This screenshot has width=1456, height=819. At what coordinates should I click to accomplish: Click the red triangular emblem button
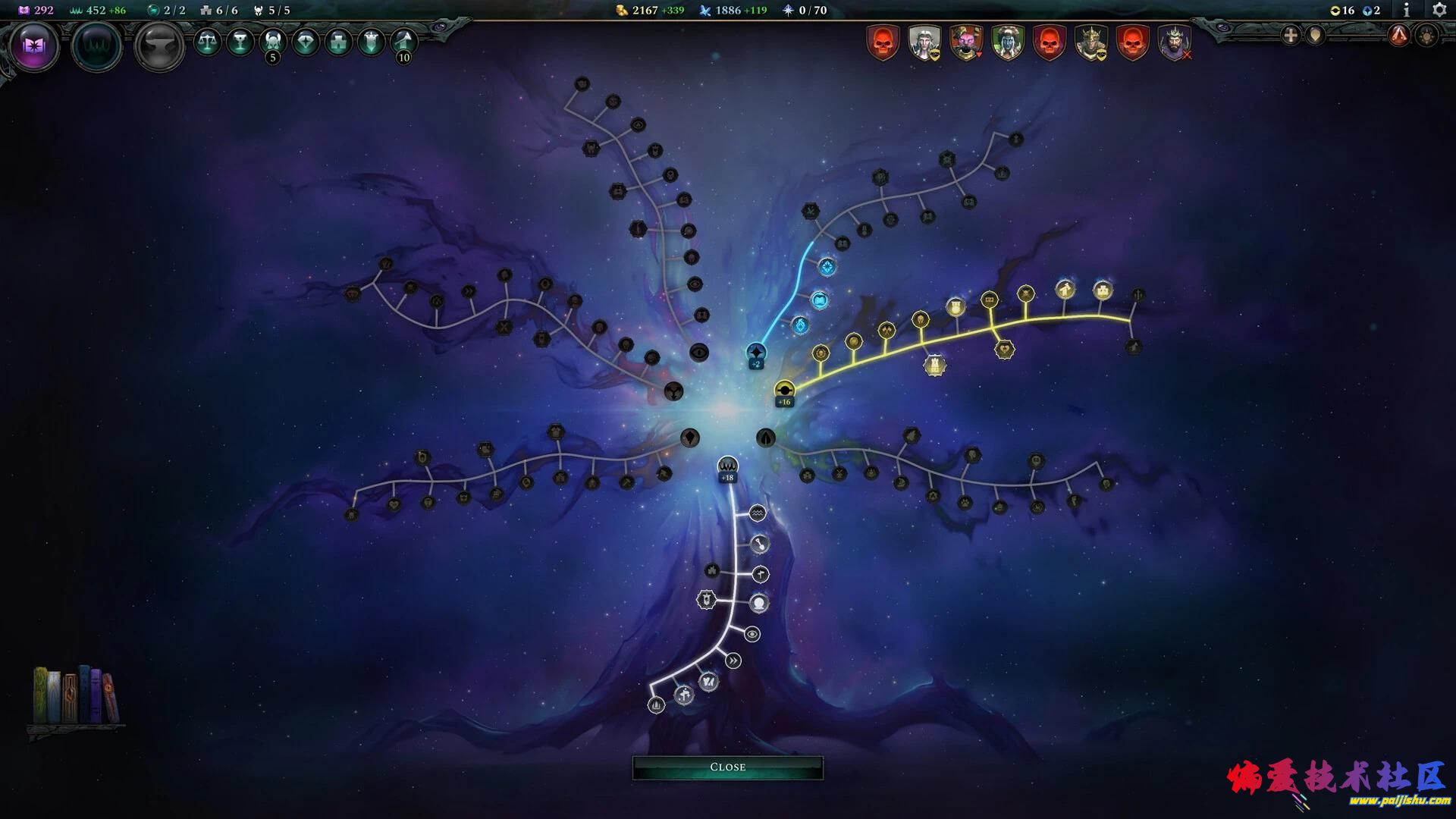pyautogui.click(x=1398, y=35)
